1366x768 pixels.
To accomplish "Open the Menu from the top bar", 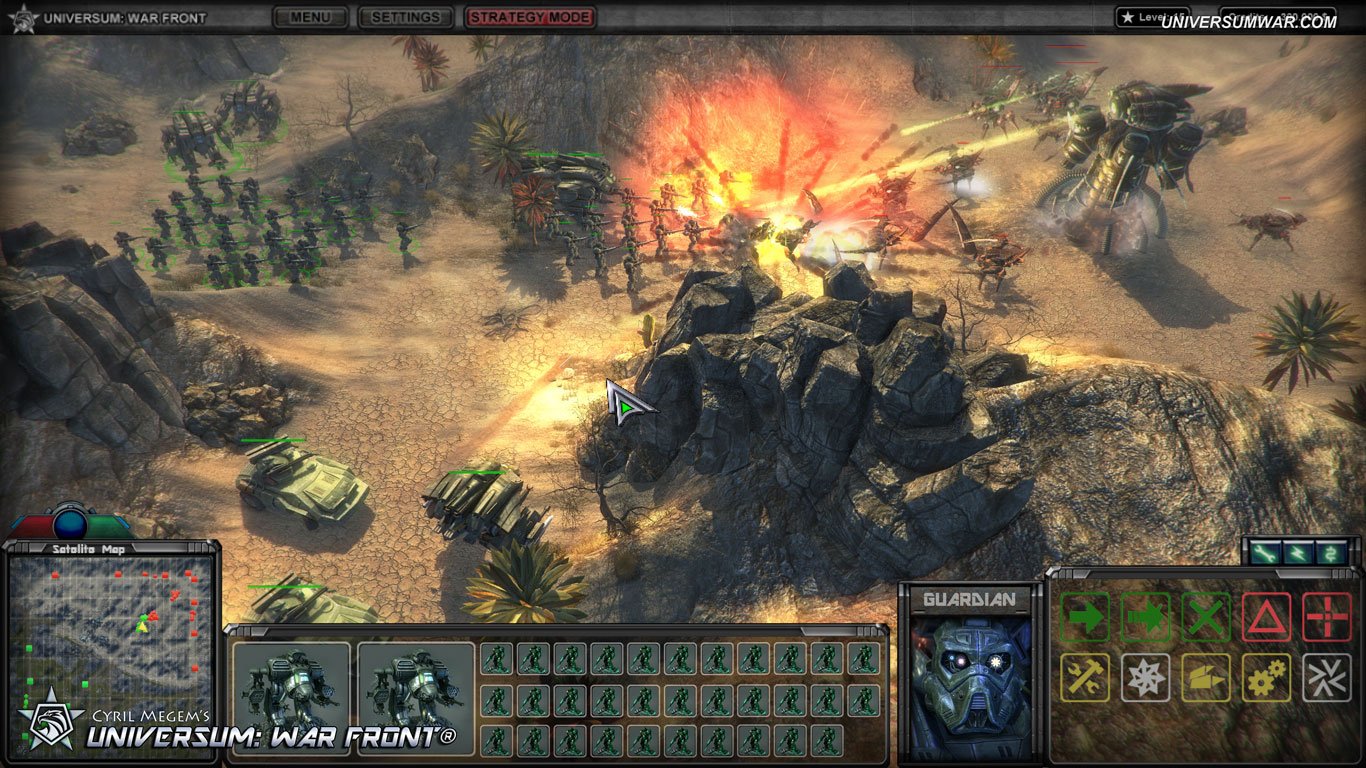I will [309, 17].
